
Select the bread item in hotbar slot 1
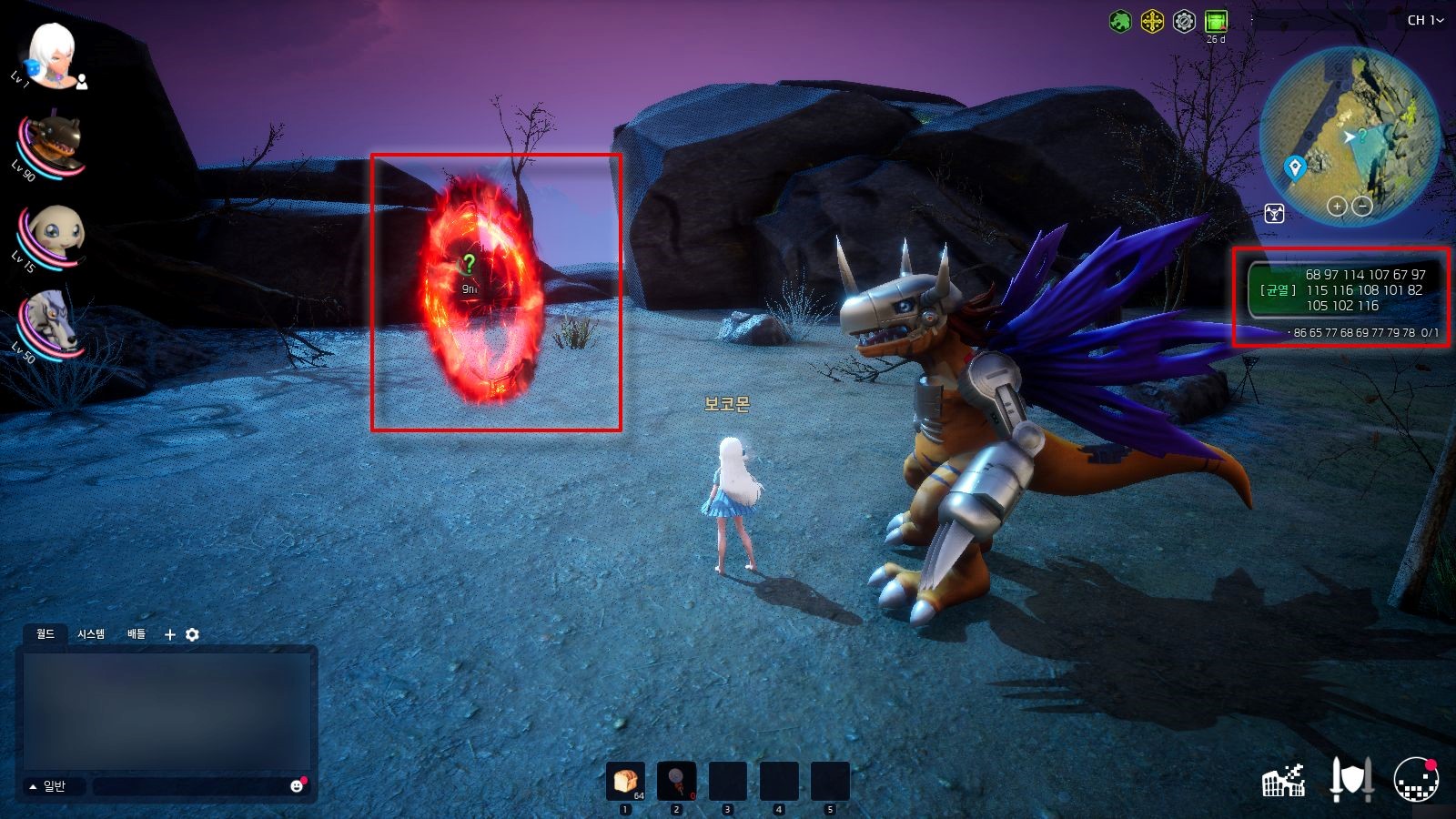(x=625, y=781)
